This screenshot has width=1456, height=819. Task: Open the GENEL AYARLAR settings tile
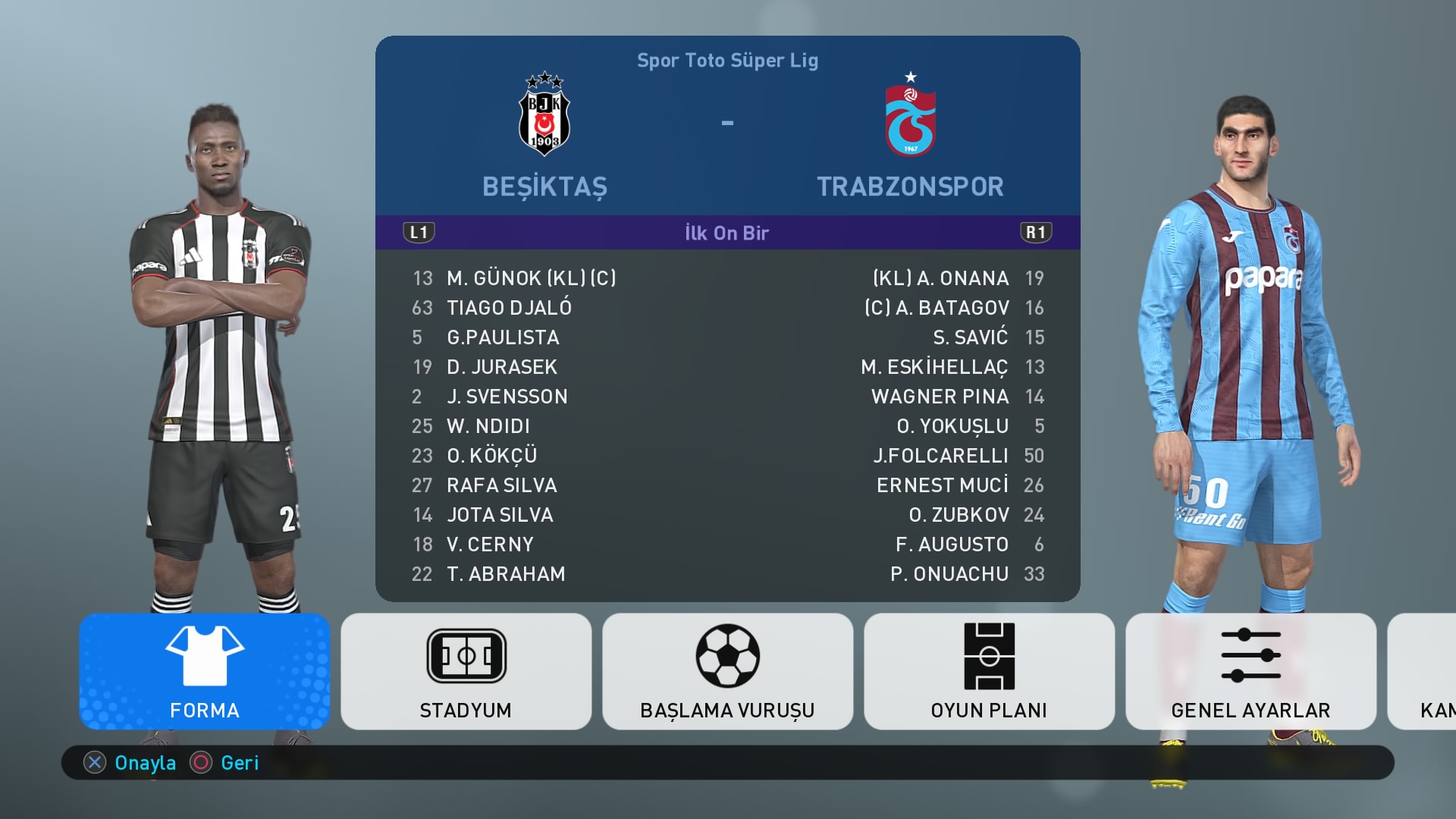click(x=1250, y=671)
